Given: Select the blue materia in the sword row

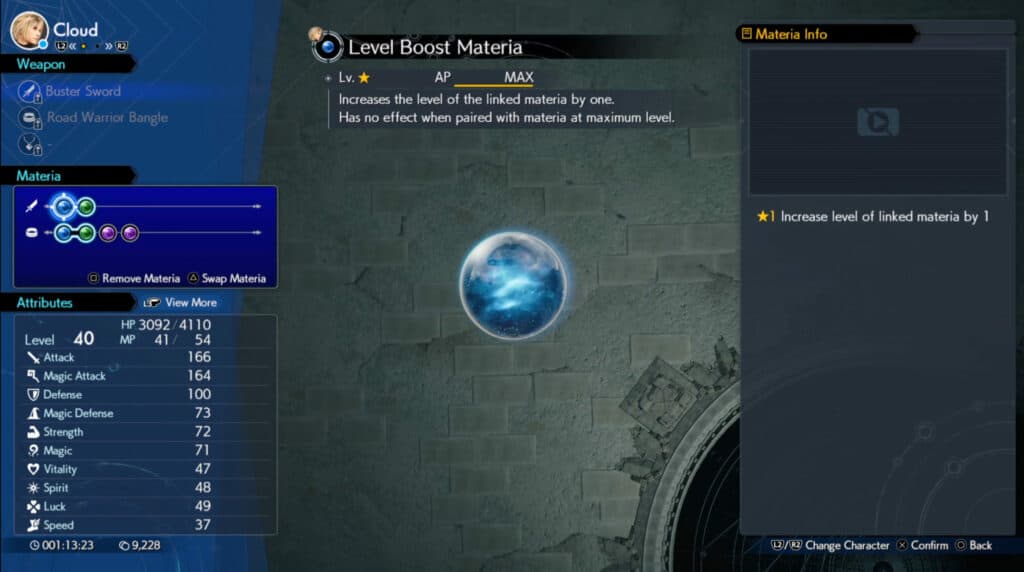Looking at the screenshot, I should tap(64, 207).
